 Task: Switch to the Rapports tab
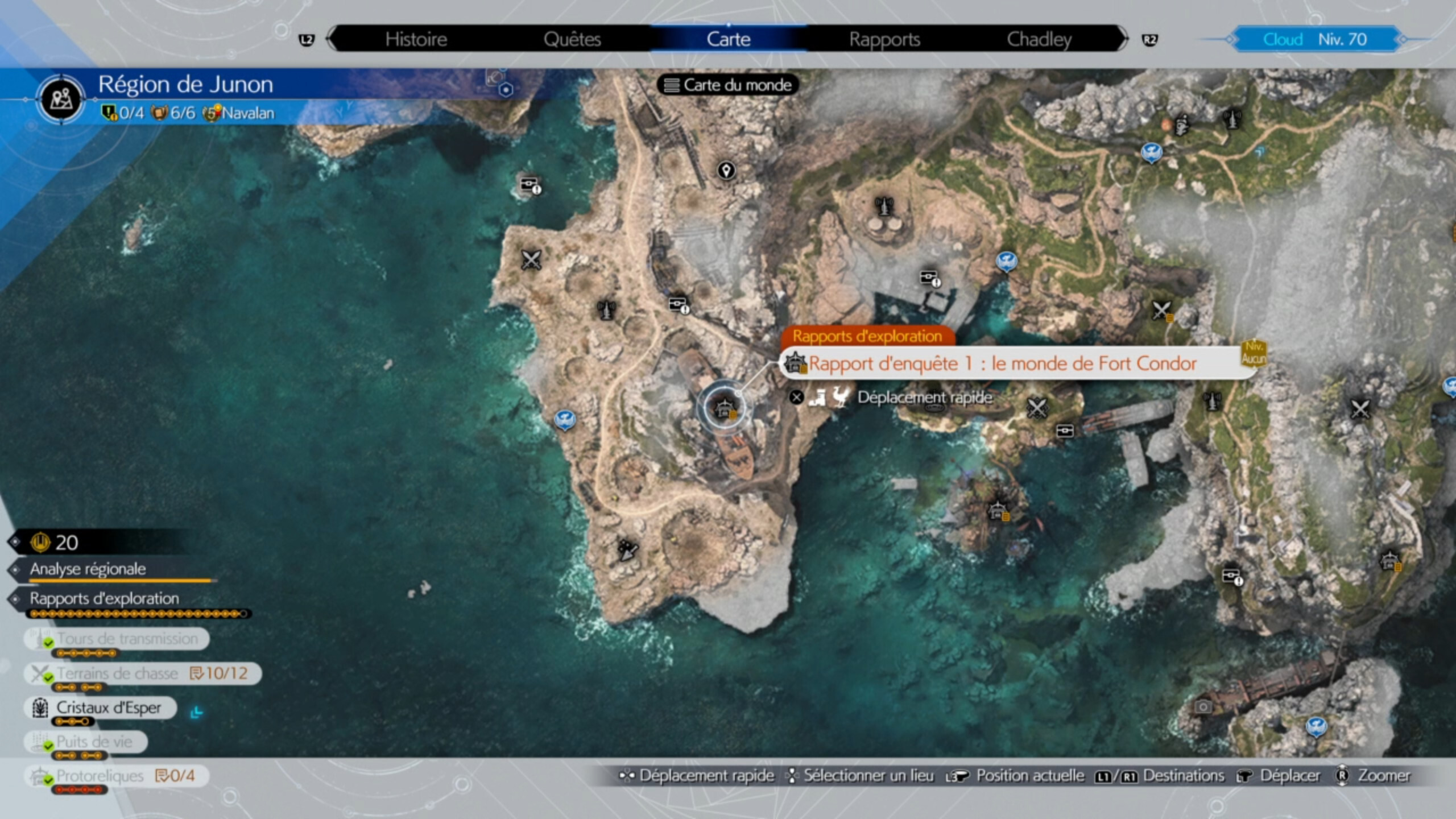(884, 39)
